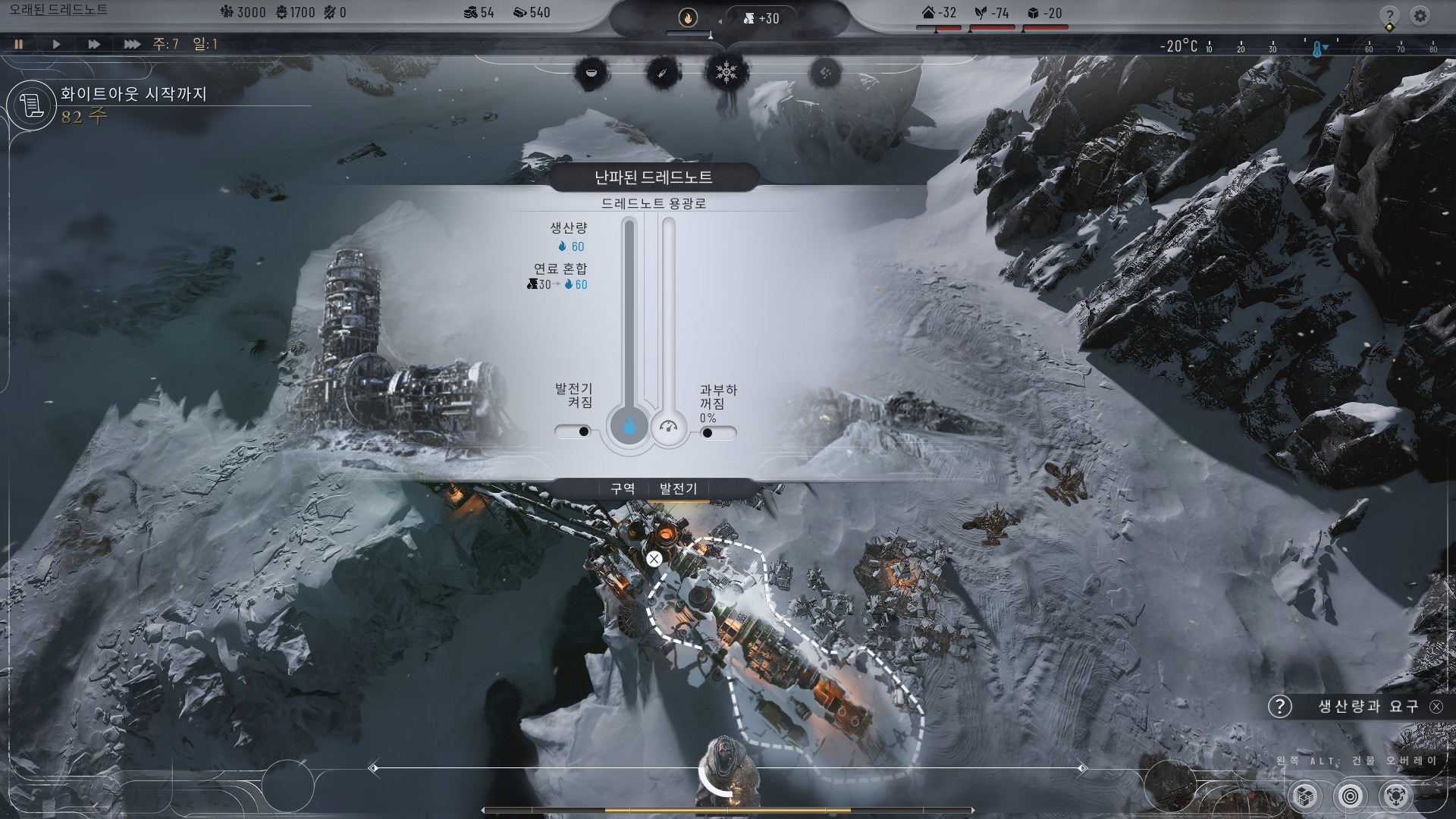The height and width of the screenshot is (819, 1456).
Task: Switch to double fast-forward speed
Action: click(x=94, y=44)
